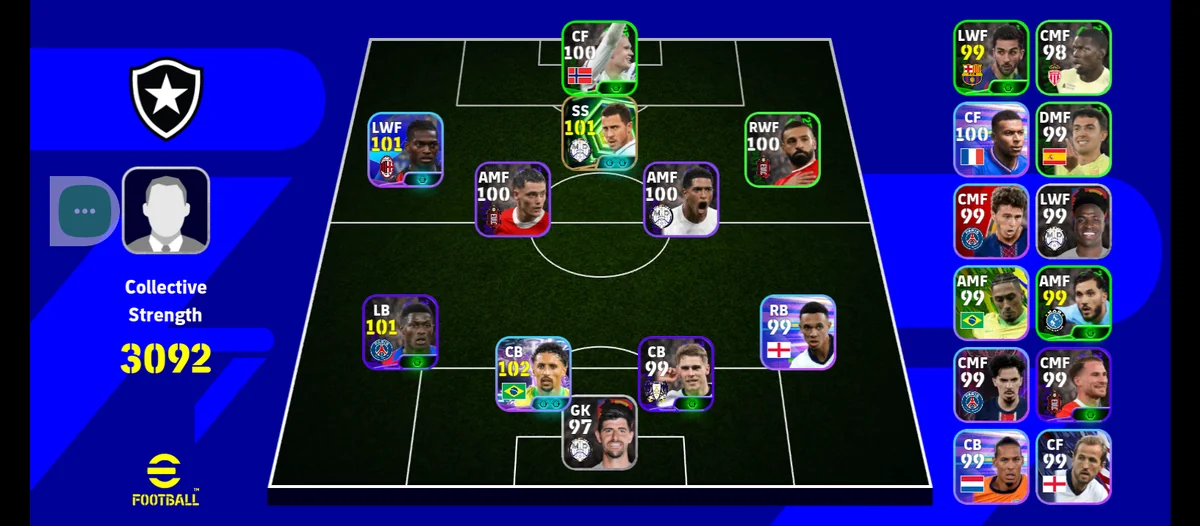Choose the SS 101 player card
The image size is (1200, 526).
click(599, 134)
